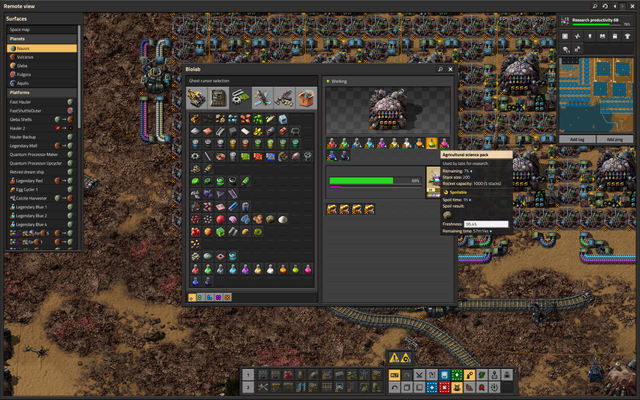Image resolution: width=640 pixels, height=400 pixels.
Task: Close the Biolab window
Action: [451, 69]
